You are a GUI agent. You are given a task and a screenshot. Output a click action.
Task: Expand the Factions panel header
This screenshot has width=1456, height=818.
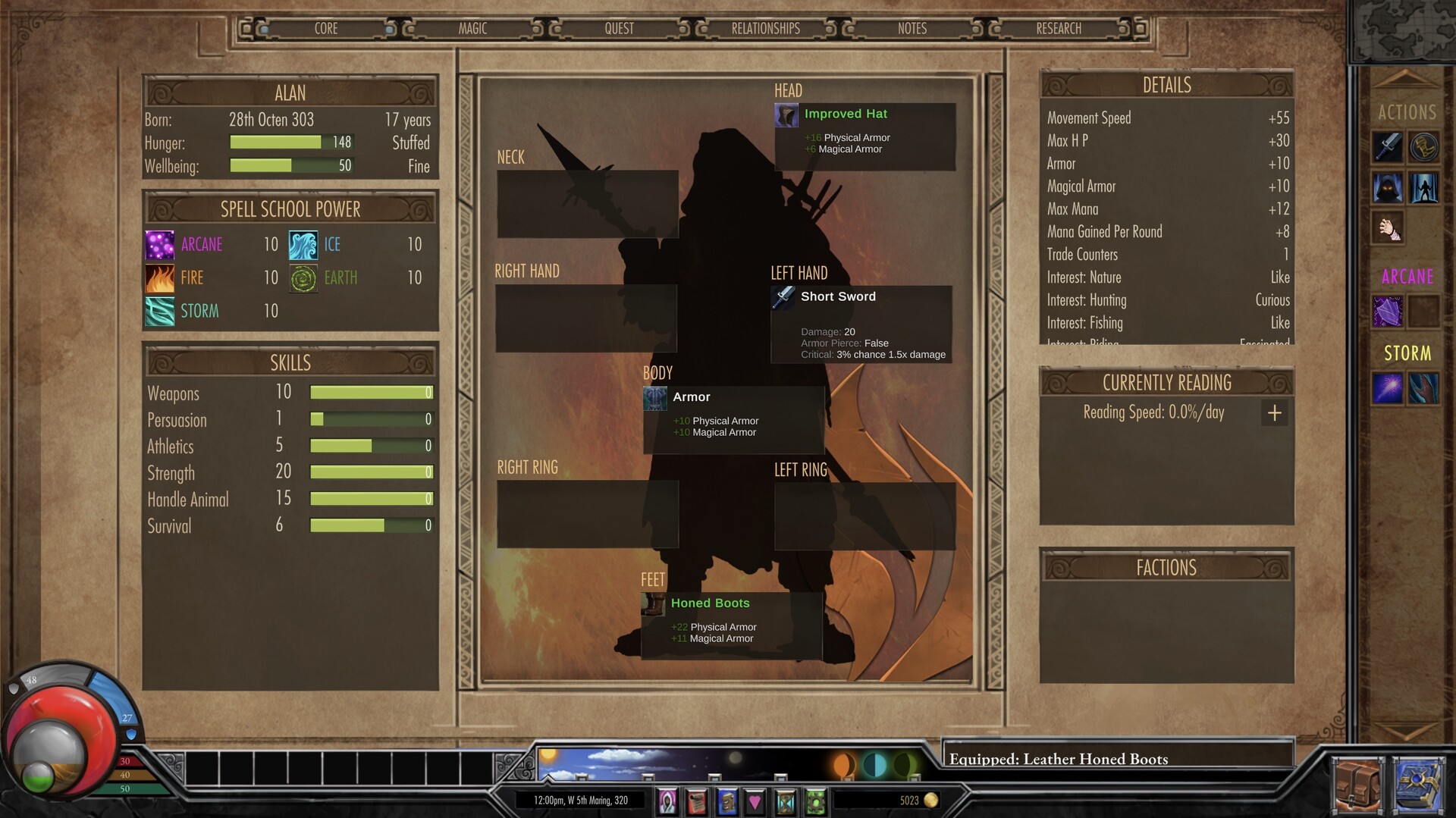tap(1166, 567)
